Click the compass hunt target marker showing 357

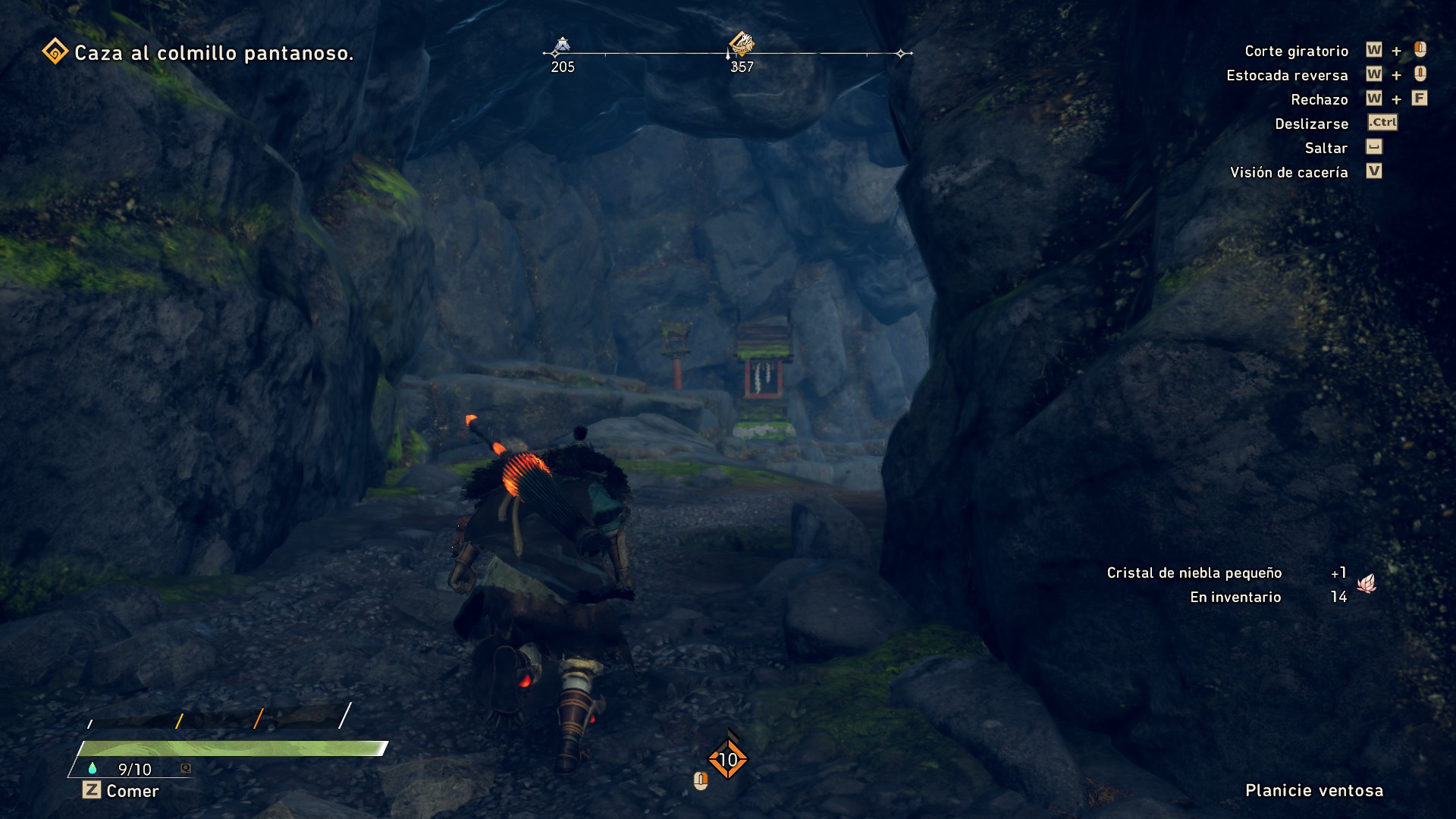coord(741,44)
